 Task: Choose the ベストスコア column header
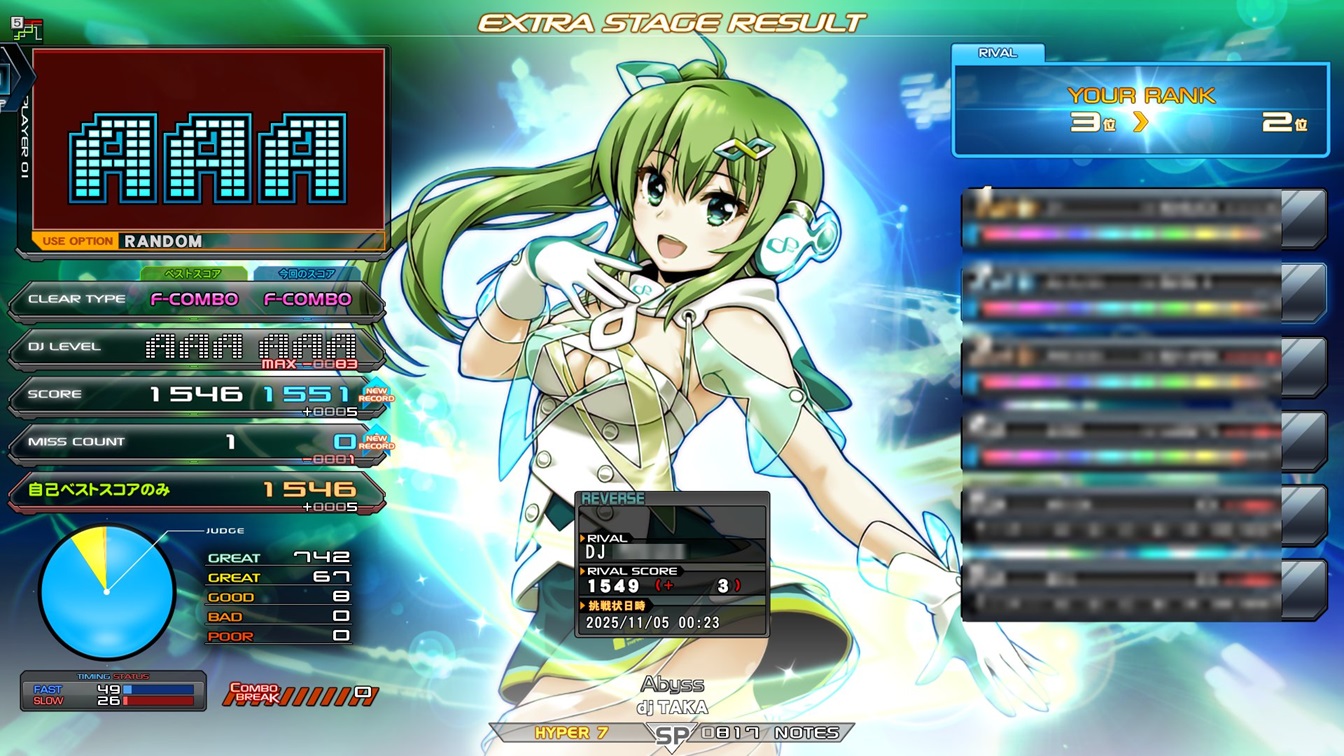(x=193, y=273)
